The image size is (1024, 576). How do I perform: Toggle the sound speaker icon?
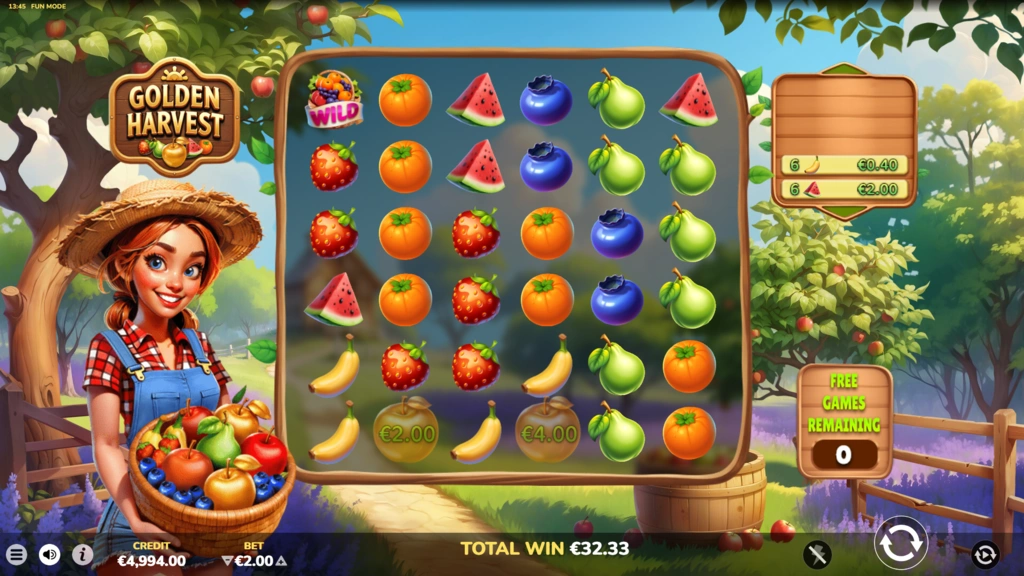click(49, 554)
